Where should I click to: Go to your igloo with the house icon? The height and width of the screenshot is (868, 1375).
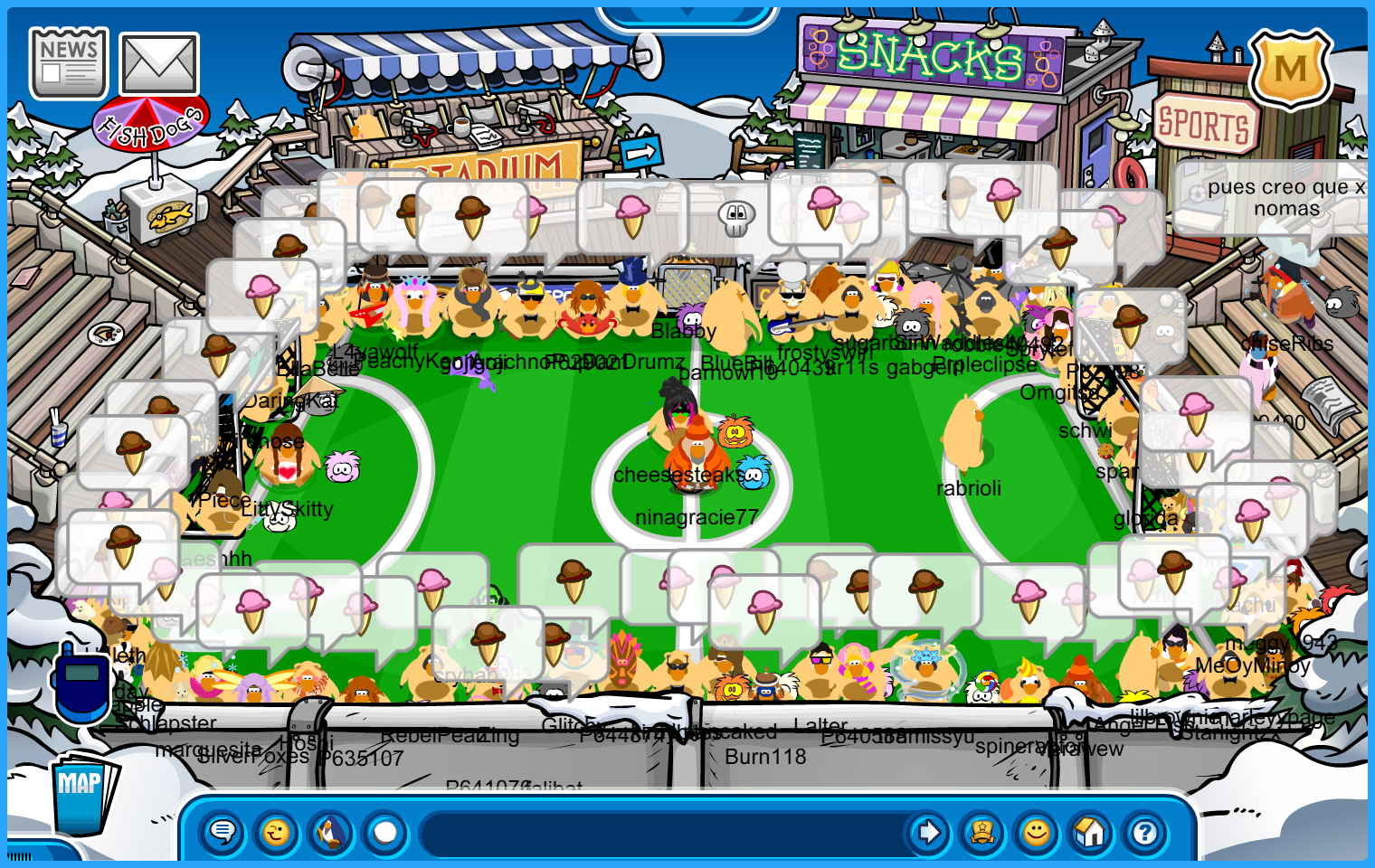point(1091,832)
